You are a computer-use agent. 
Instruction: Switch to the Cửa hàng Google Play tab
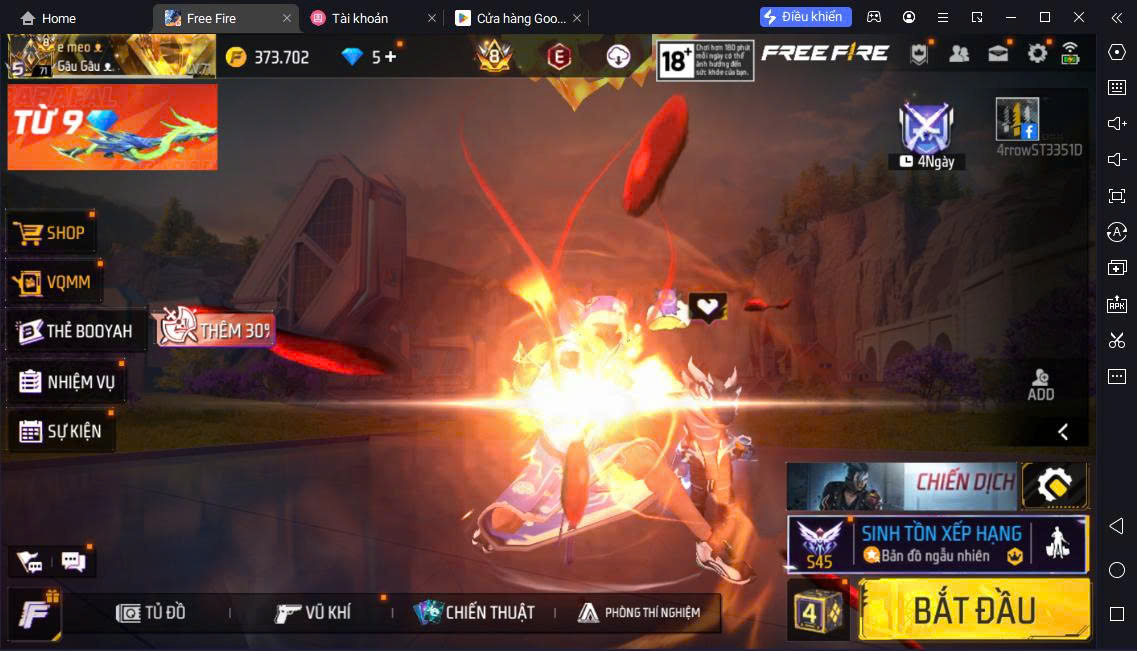510,18
